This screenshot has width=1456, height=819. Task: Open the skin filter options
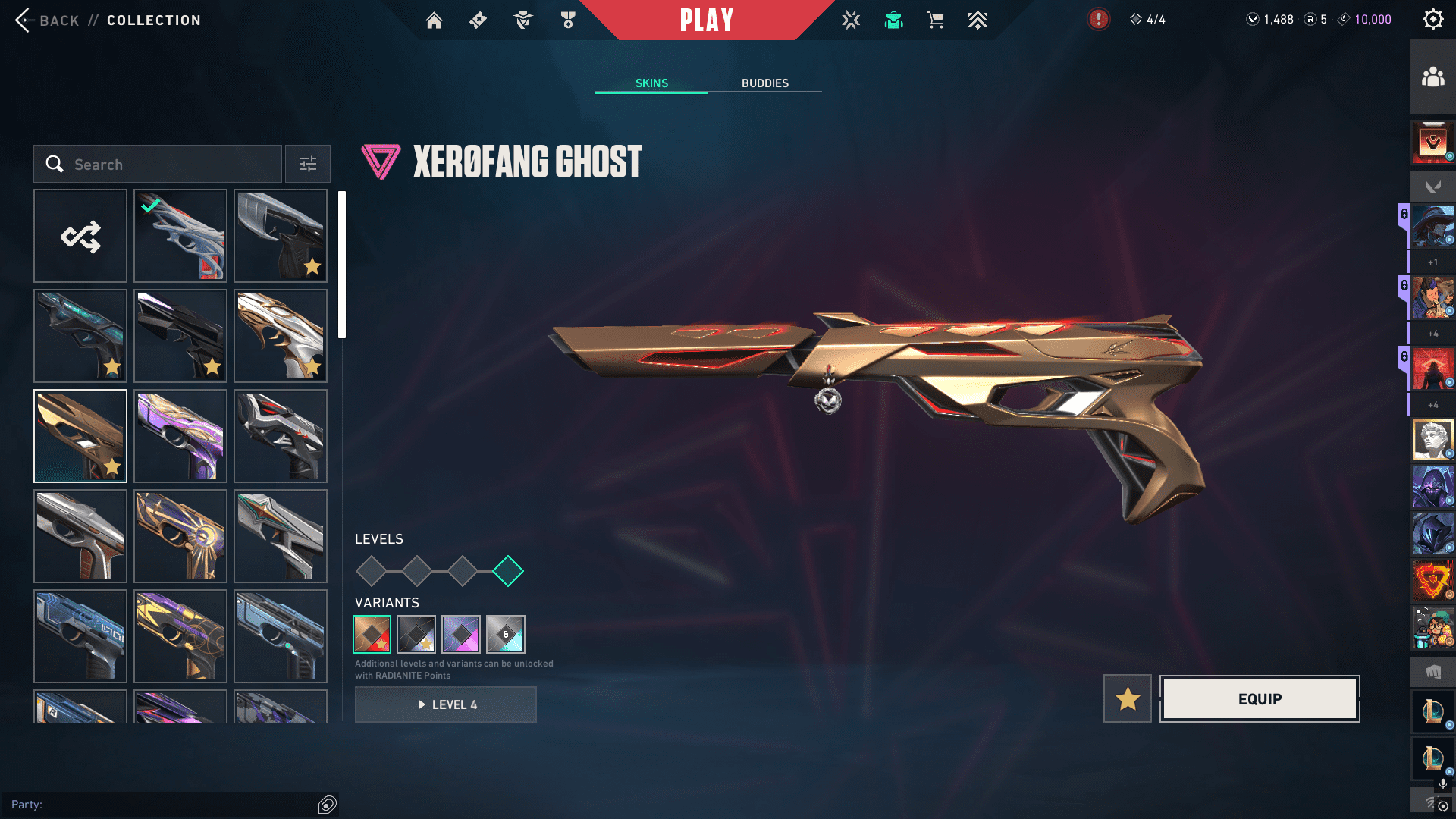[x=308, y=165]
